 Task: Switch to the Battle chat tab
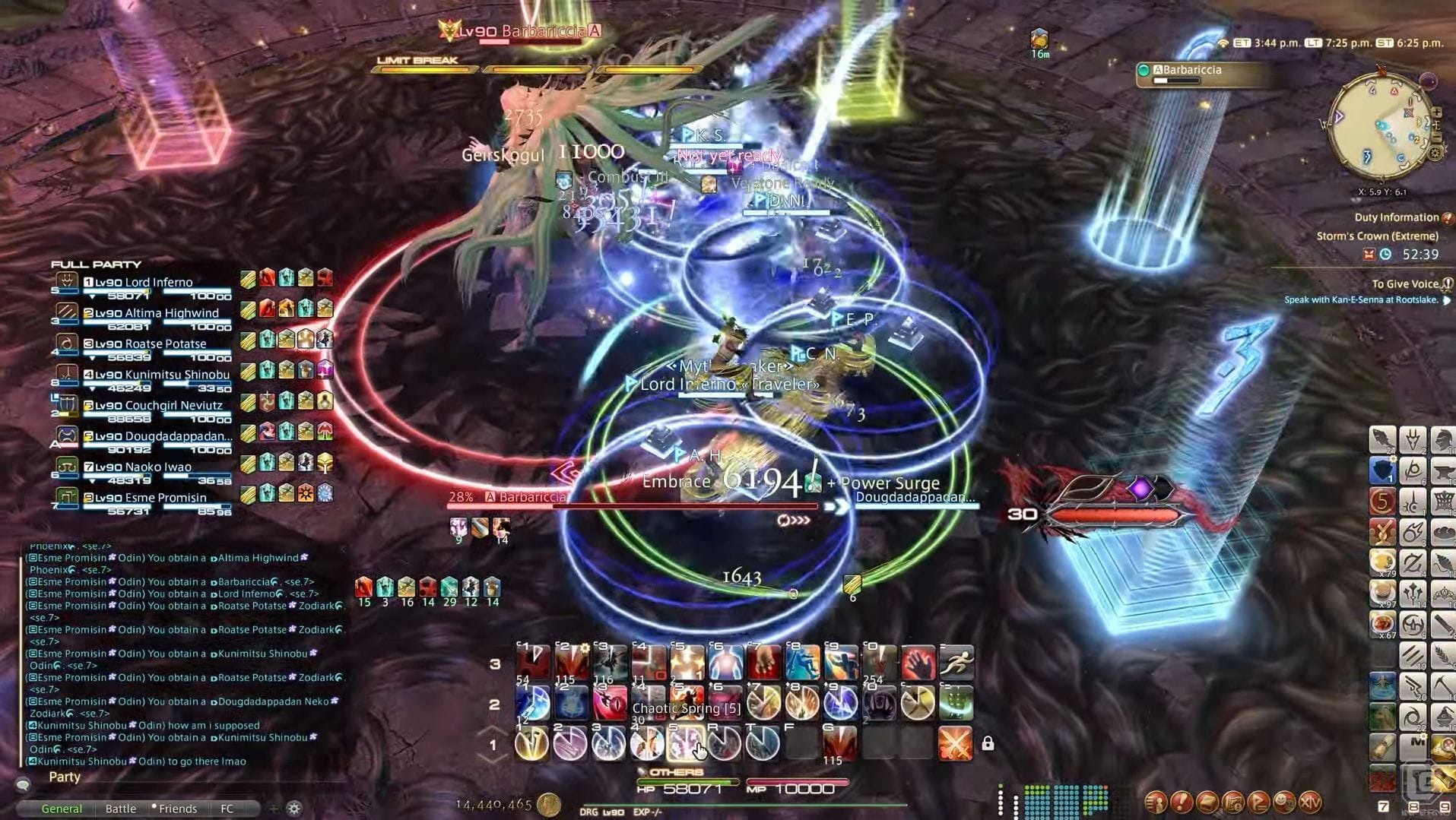coord(121,808)
